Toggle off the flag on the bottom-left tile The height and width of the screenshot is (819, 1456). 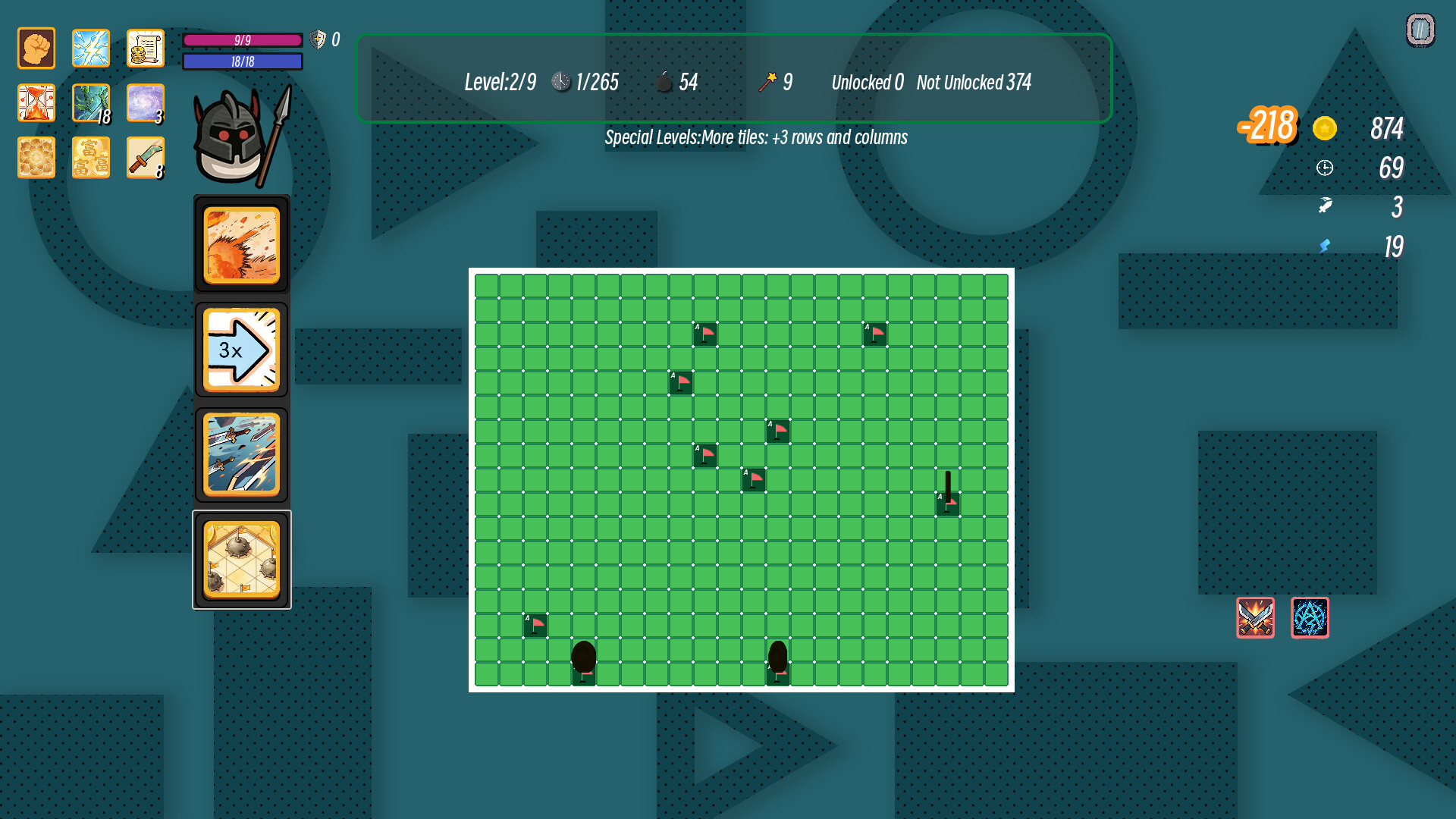pos(535,624)
